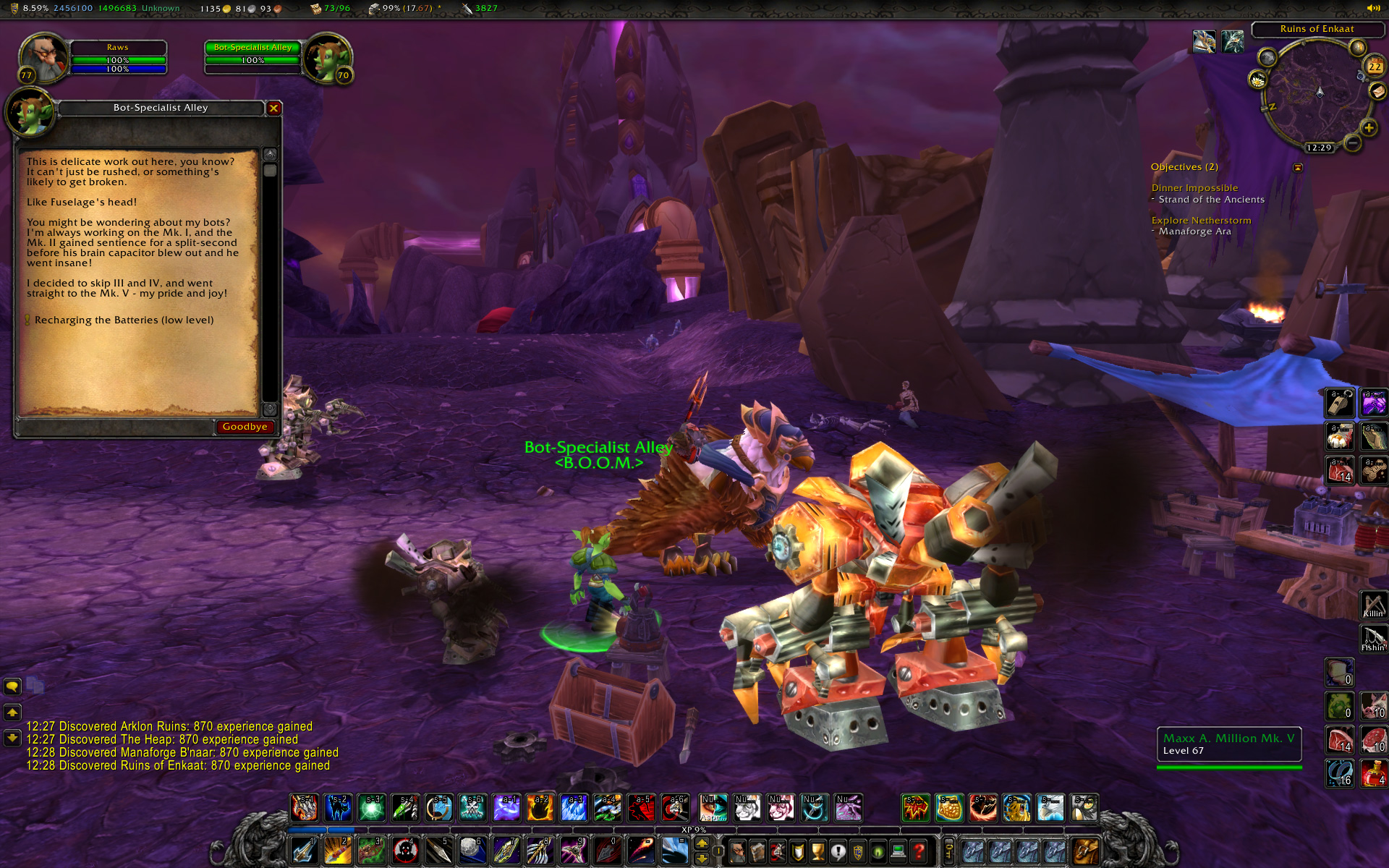Open the red question mark help button

pos(918,851)
